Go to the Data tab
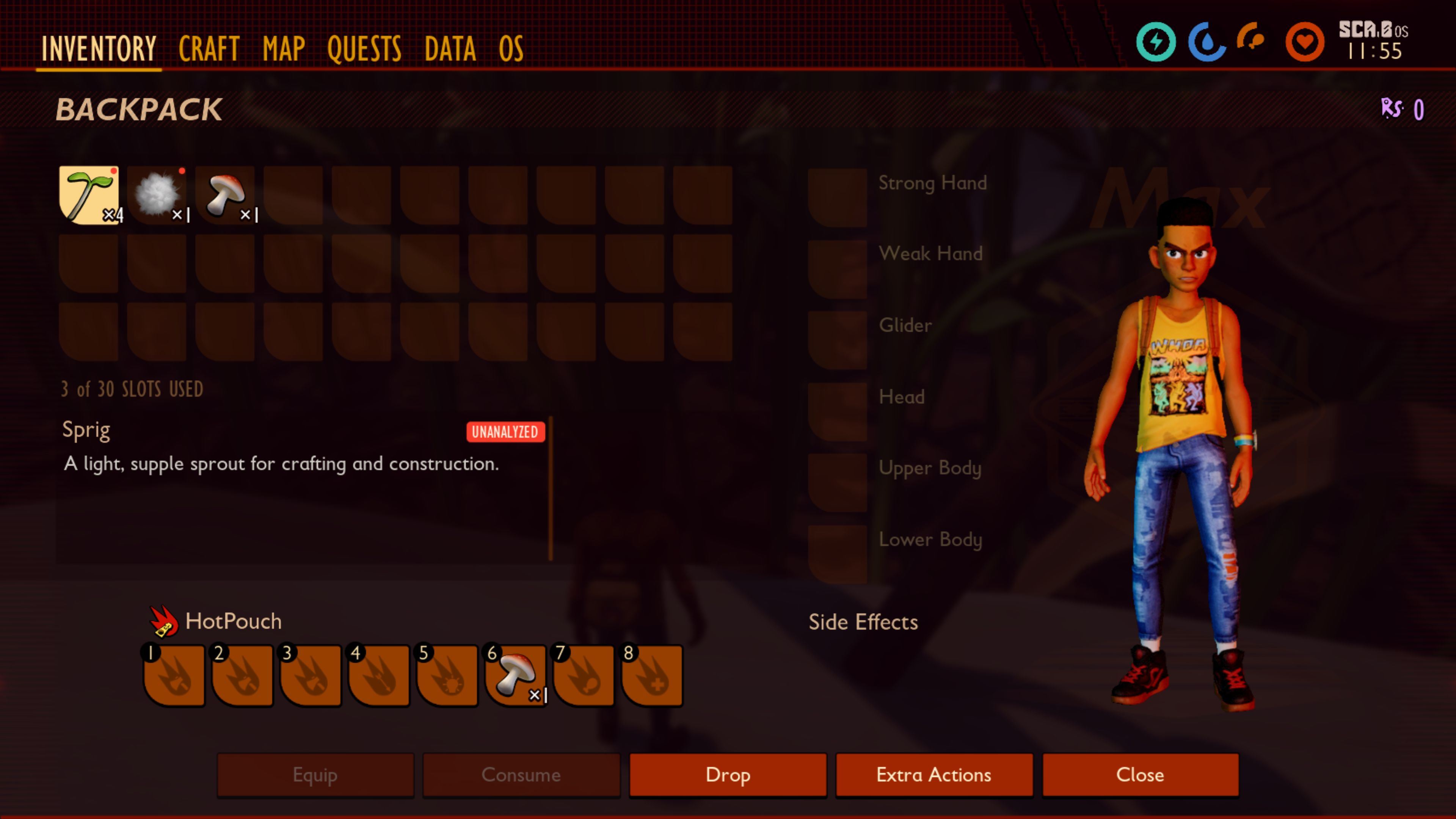The image size is (1456, 819). tap(450, 49)
